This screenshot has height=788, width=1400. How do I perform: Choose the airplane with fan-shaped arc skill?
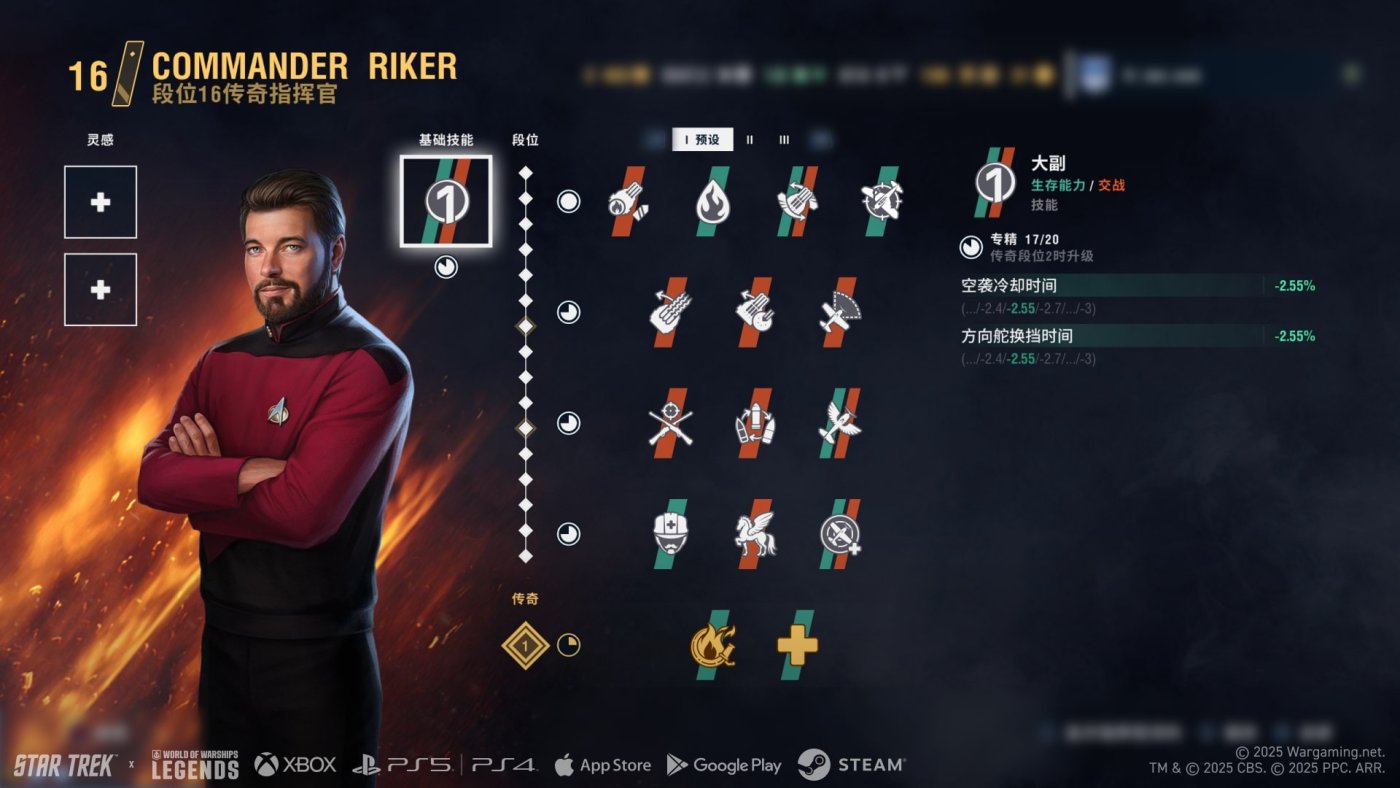tap(839, 312)
